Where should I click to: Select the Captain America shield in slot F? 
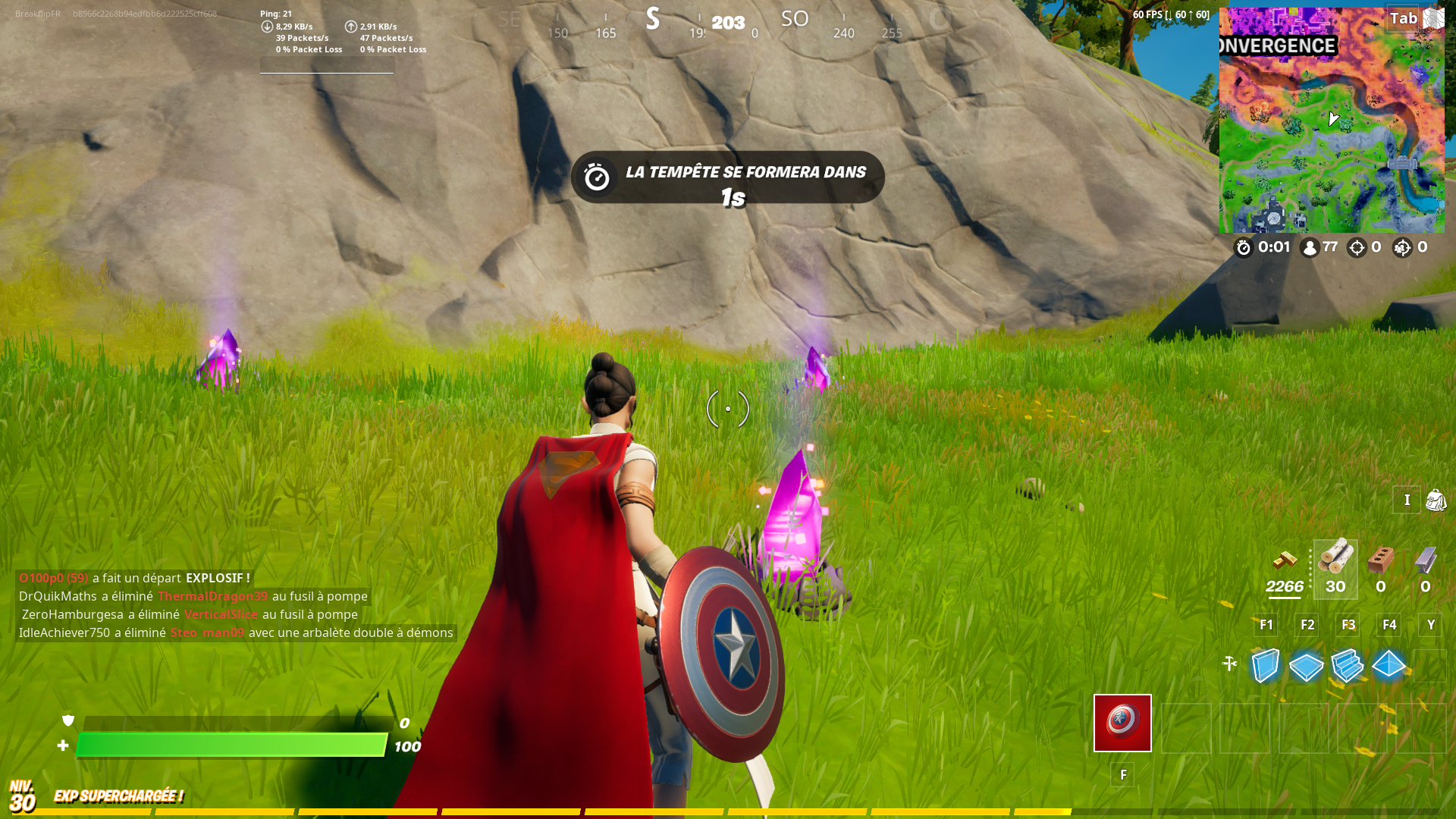coord(1122,723)
